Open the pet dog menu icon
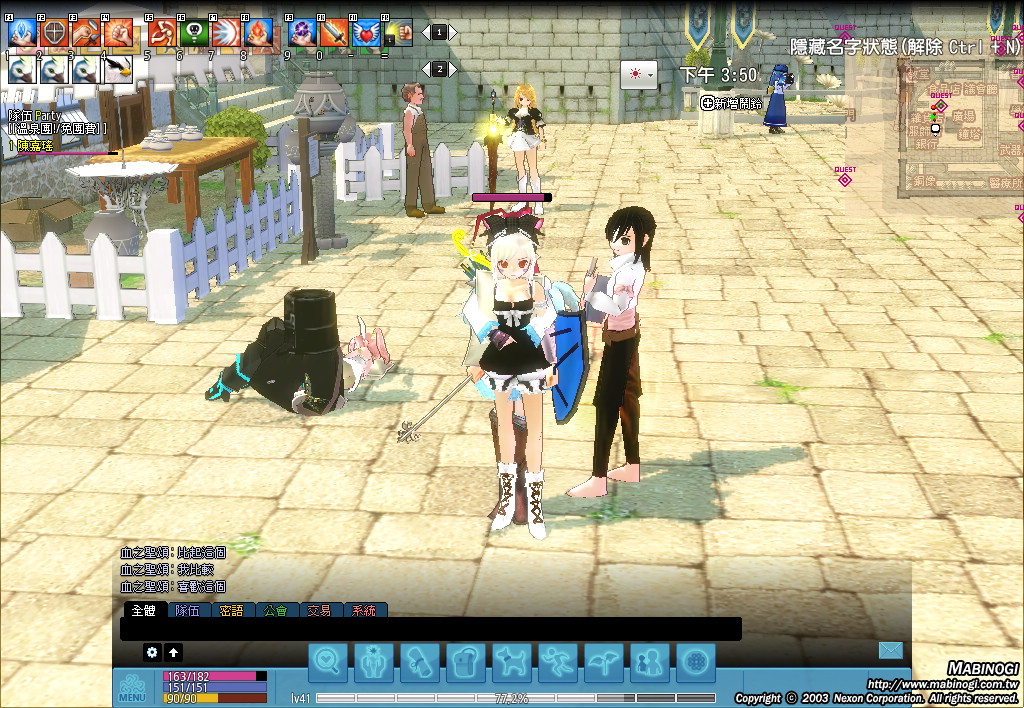The height and width of the screenshot is (708, 1024). coord(512,661)
